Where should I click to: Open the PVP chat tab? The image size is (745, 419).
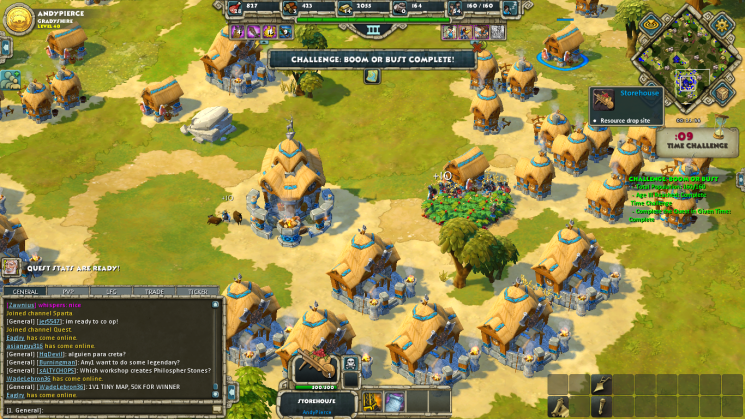click(69, 292)
